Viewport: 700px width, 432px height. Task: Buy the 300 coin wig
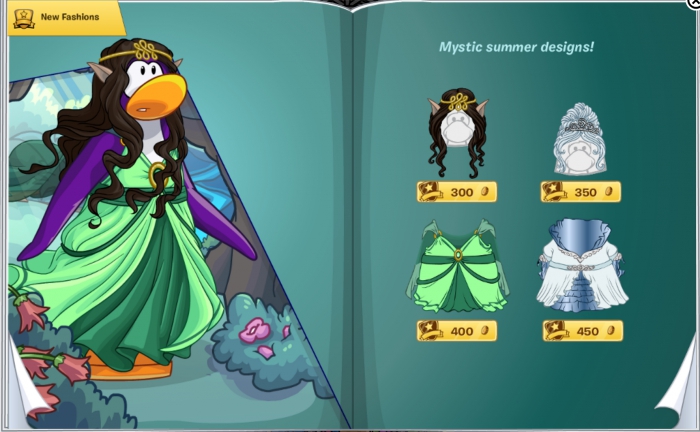coord(456,192)
